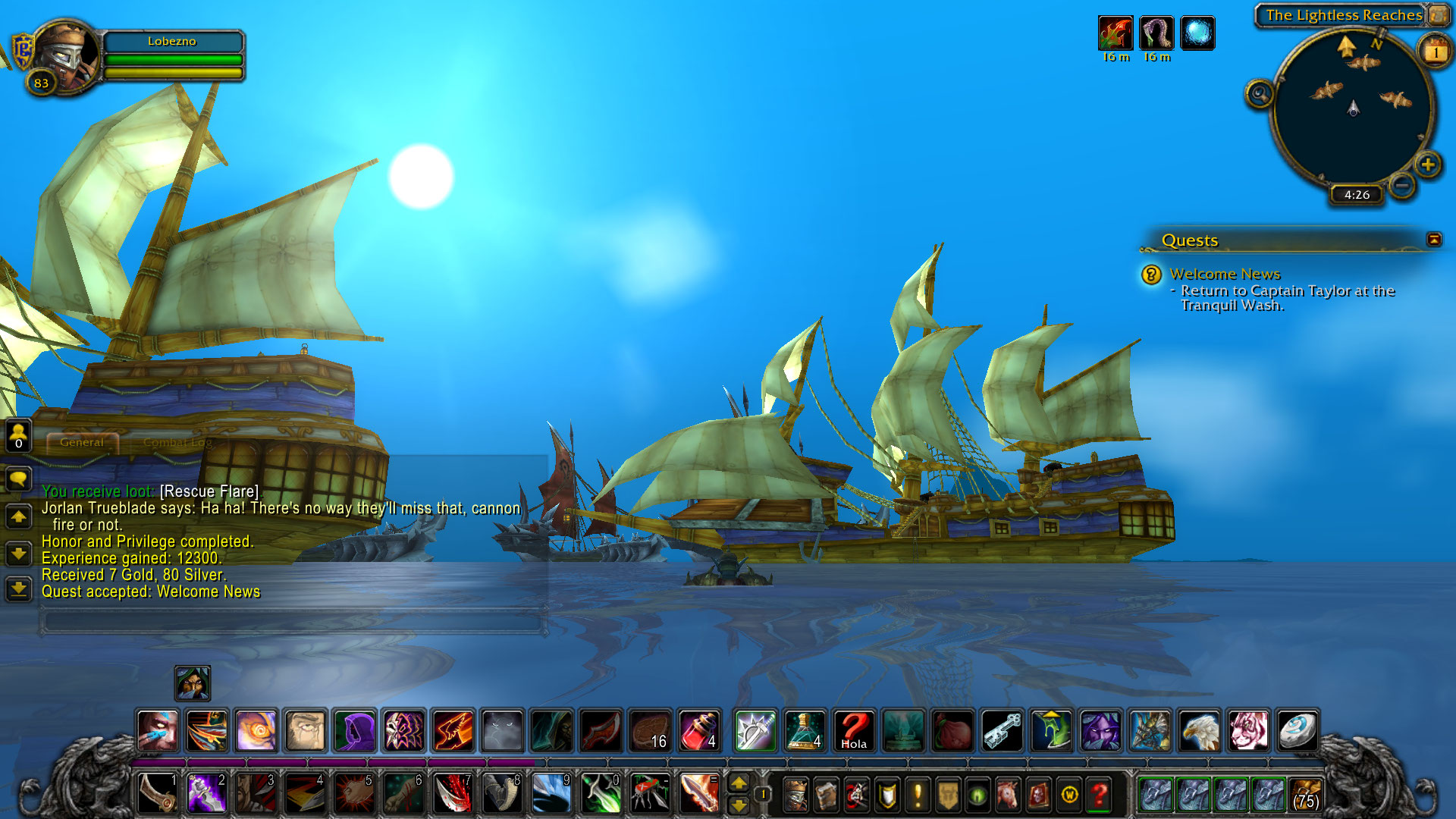The image size is (1456, 819).
Task: Open the backpack showing 75 free slots
Action: pos(1305,795)
